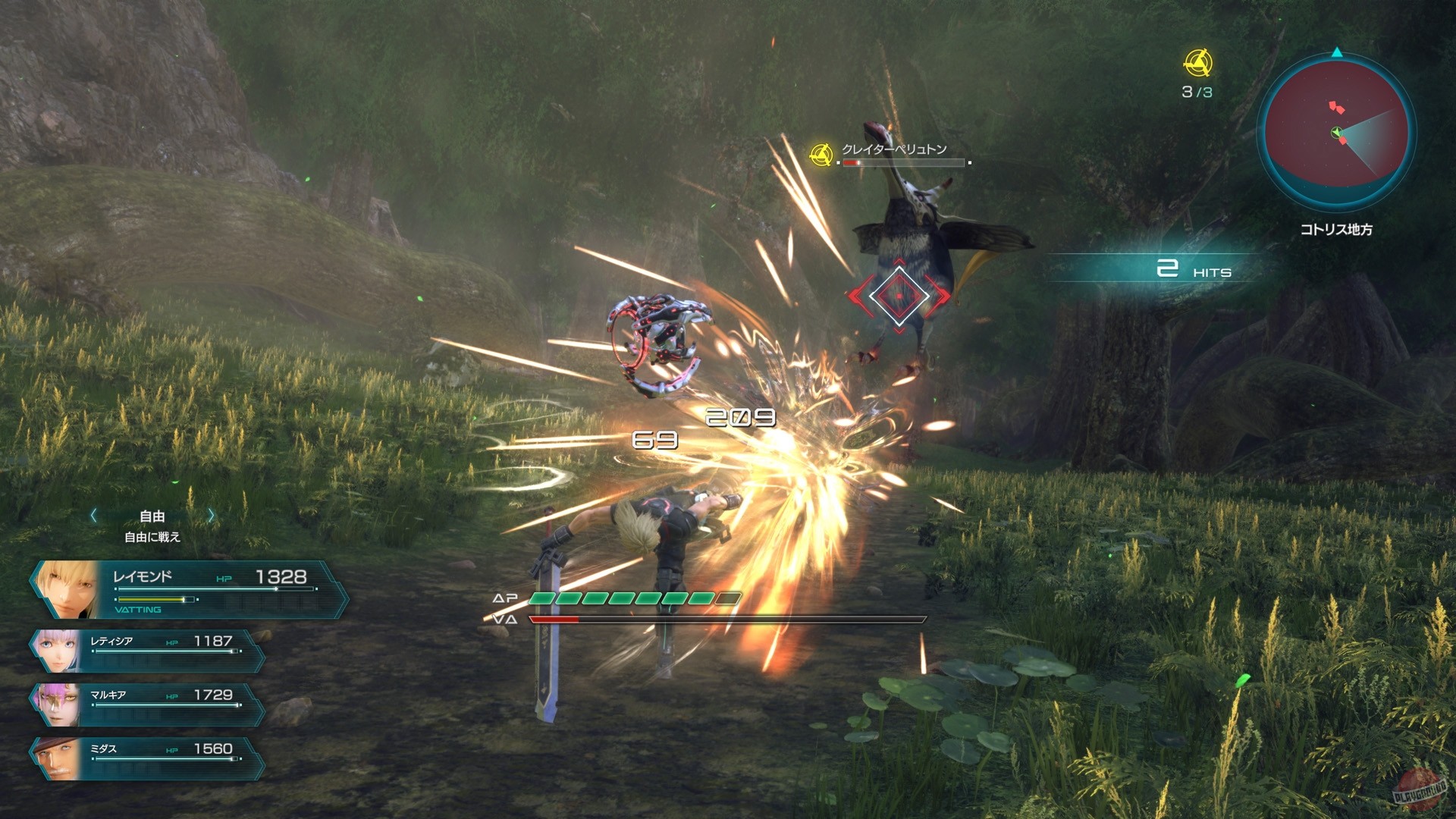This screenshot has width=1456, height=819.
Task: Click the red VA gauge bar
Action: [x=554, y=618]
